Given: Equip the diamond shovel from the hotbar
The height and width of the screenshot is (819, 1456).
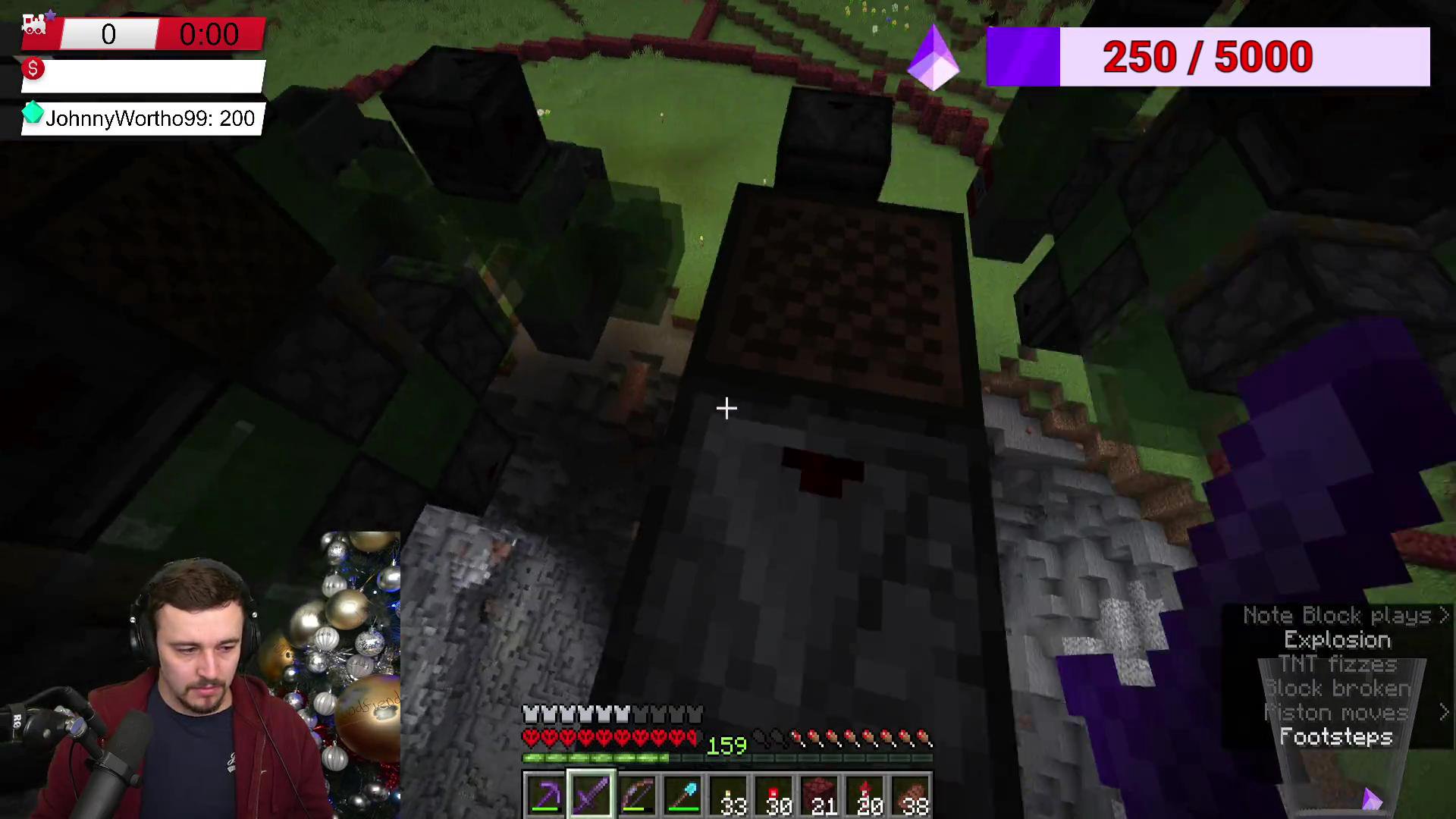Looking at the screenshot, I should pos(682,795).
